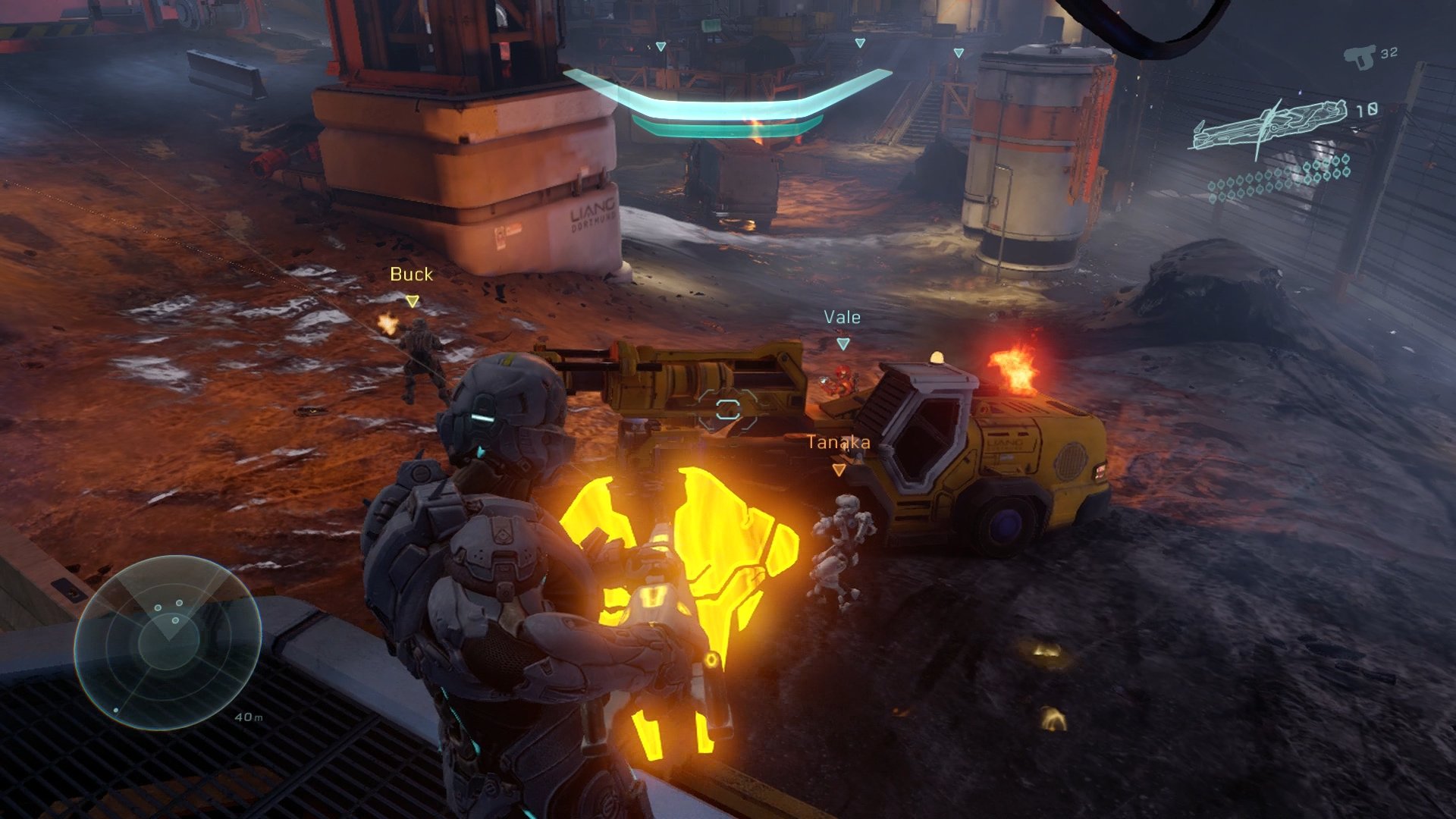The width and height of the screenshot is (1456, 819).
Task: Toggle the white blip on the radar edge
Action: [115, 710]
